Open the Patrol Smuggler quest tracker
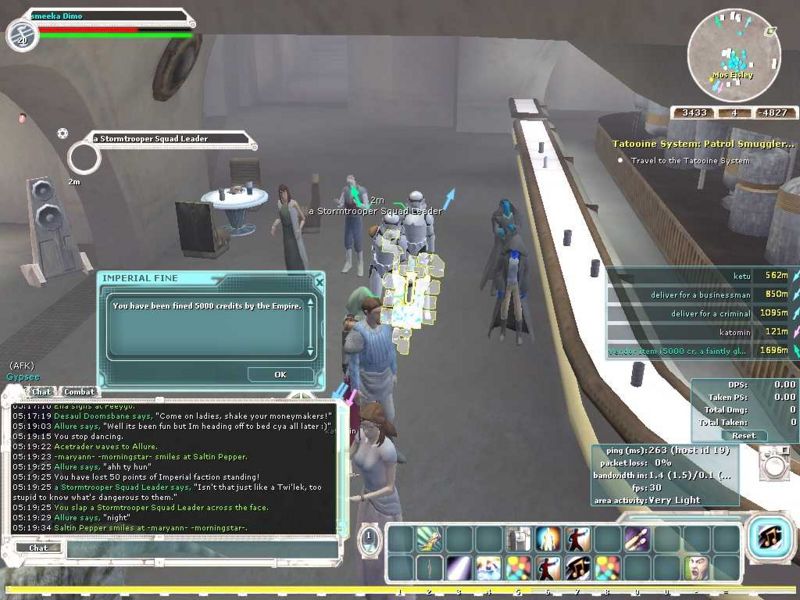800x600 pixels. pos(703,144)
